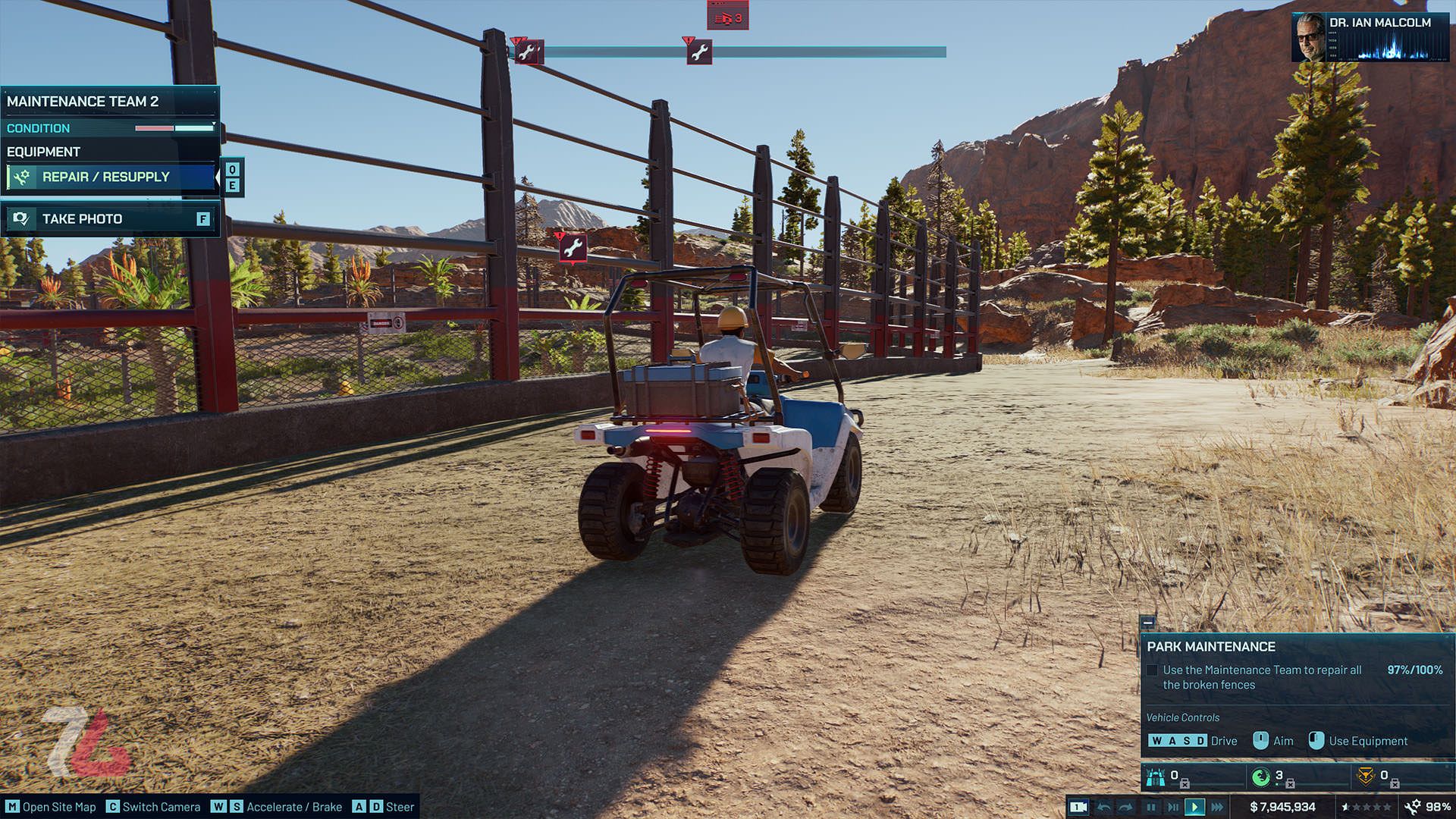Toggle the repair broken fences objective checkbox
The width and height of the screenshot is (1456, 819).
1152,670
